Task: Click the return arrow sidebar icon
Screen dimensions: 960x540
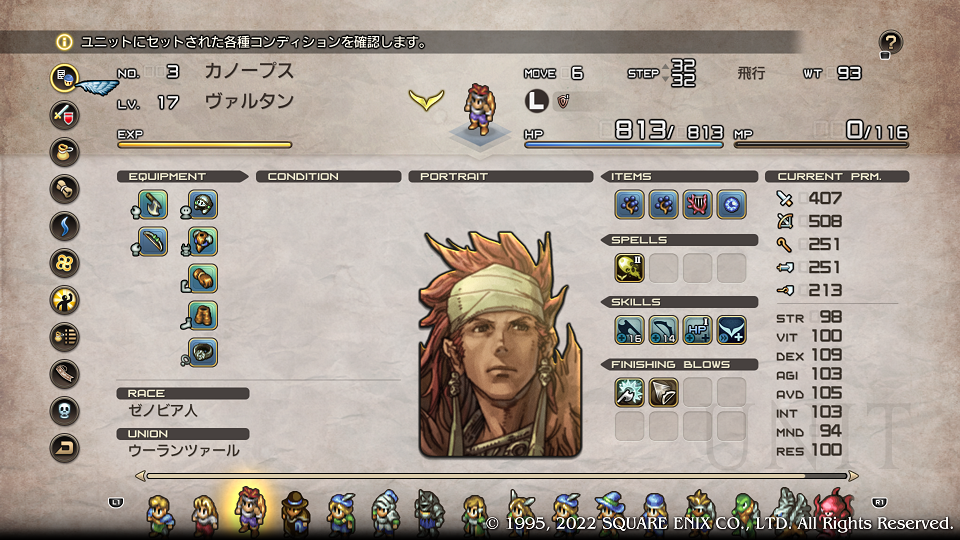Action: (65, 448)
